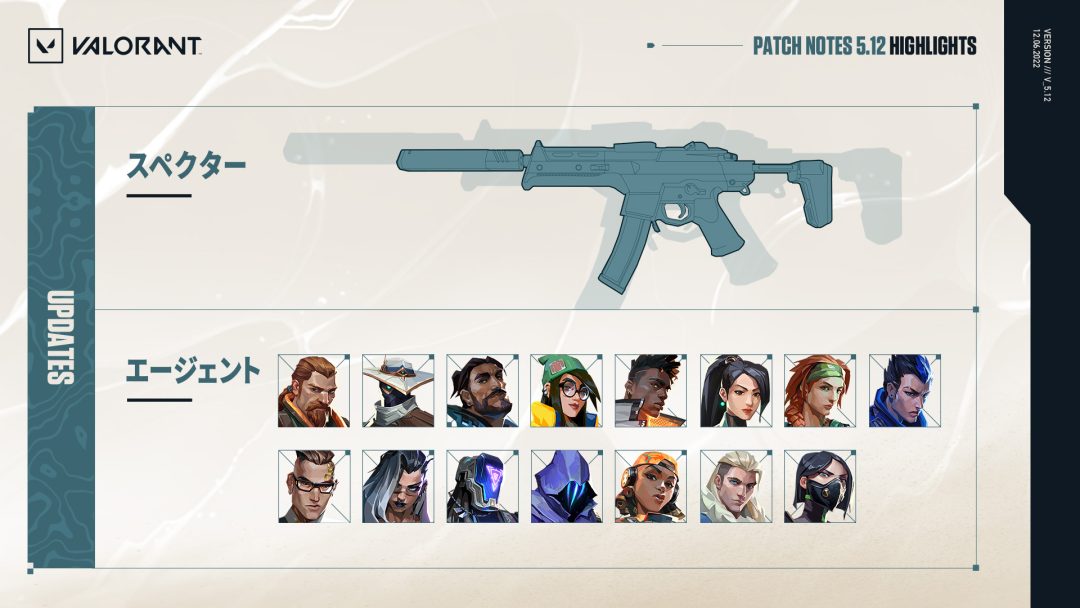
Task: Click the Harbor agent portrait
Action: coord(482,390)
